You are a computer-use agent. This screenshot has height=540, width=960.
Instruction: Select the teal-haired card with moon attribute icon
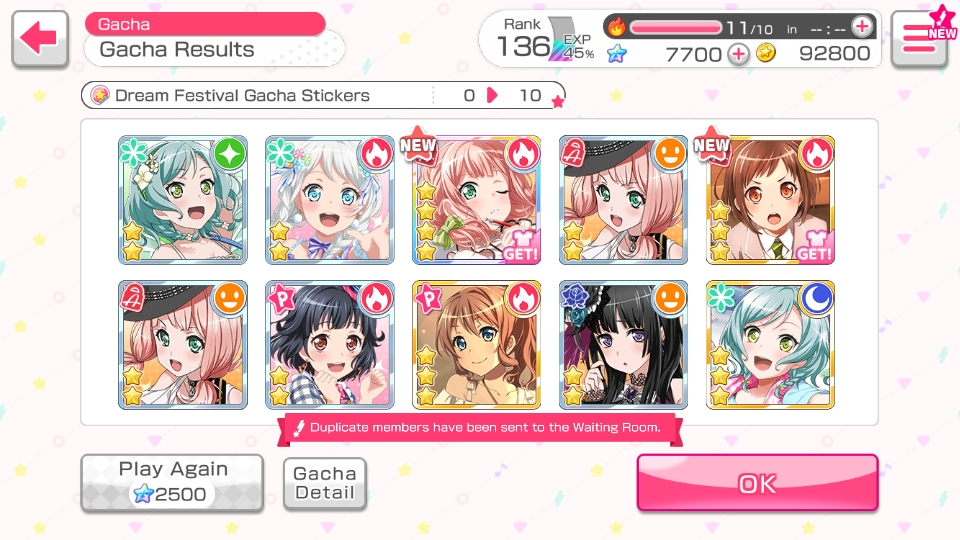(x=771, y=345)
